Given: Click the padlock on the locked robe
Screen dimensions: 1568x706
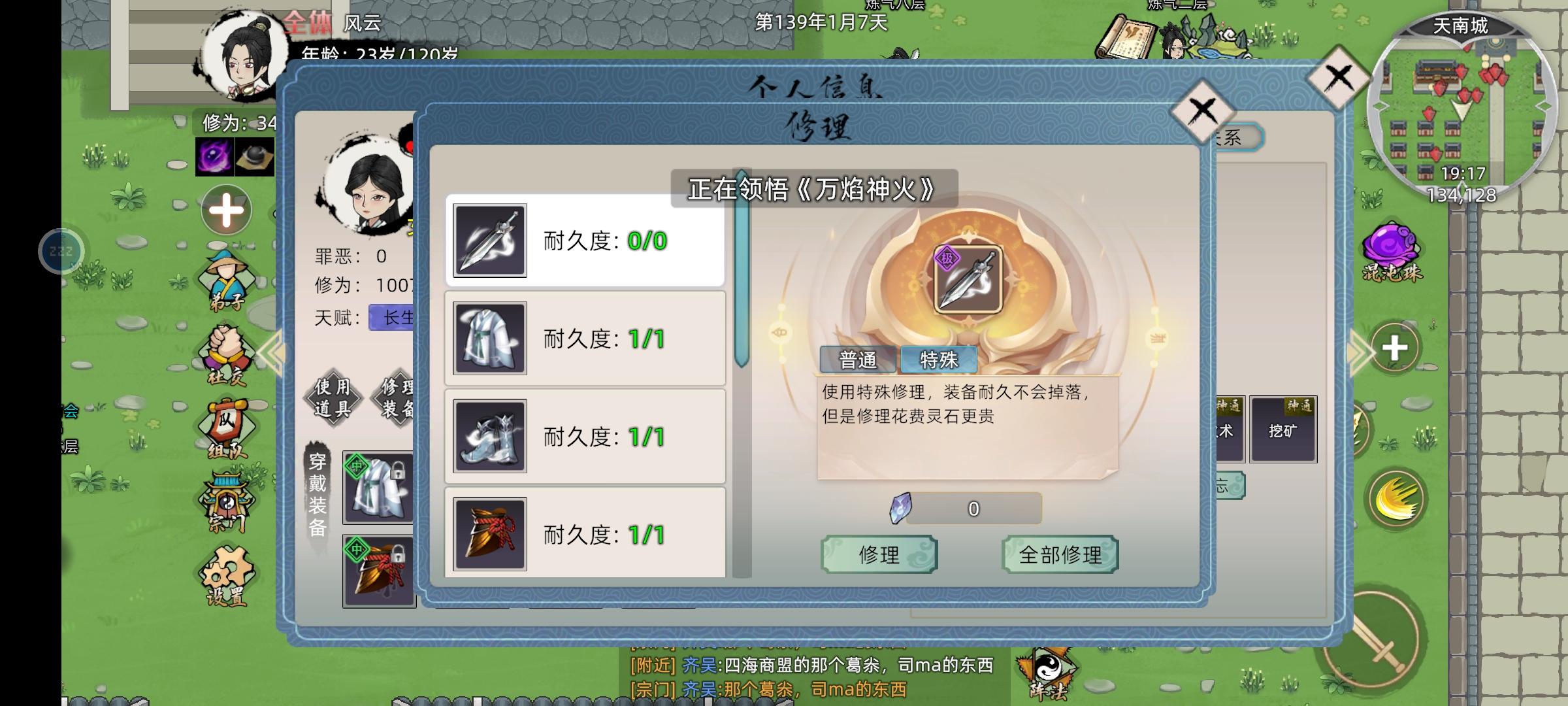Looking at the screenshot, I should point(397,470).
